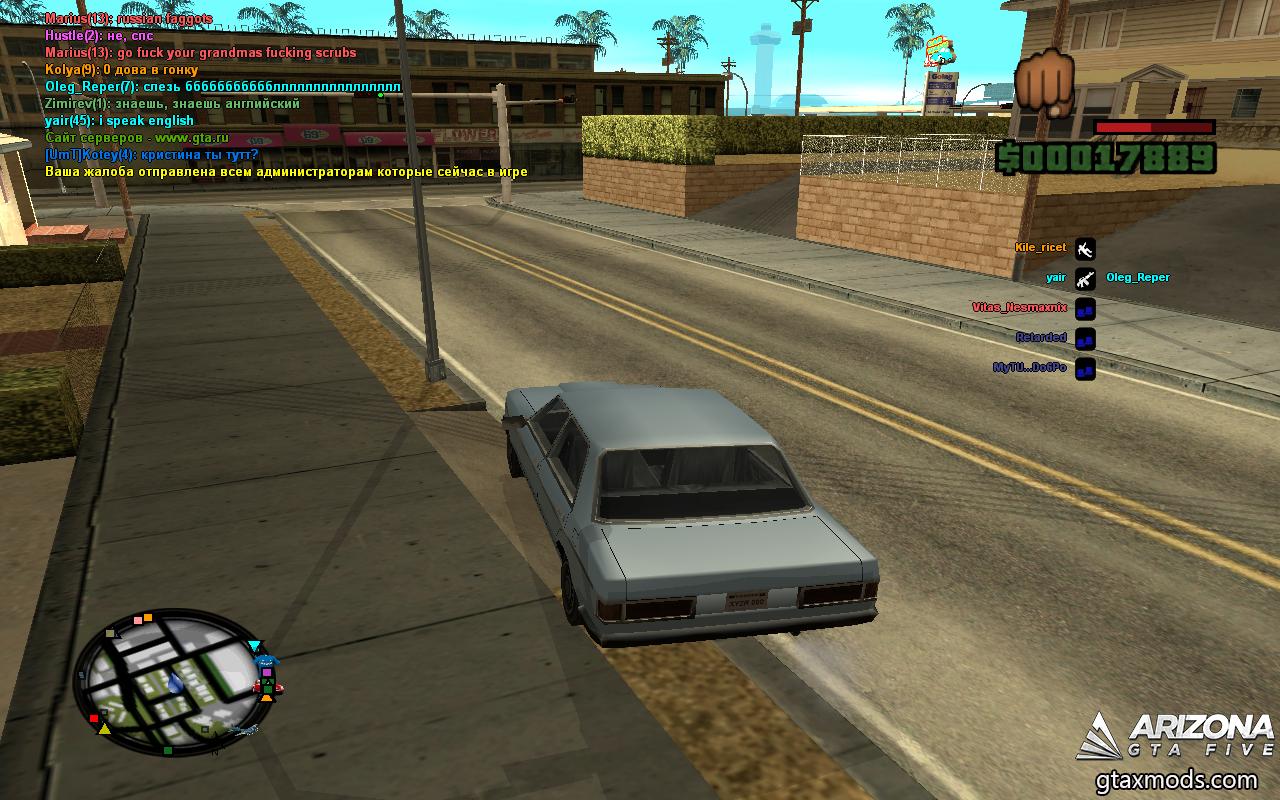Click the Vitas_Nesmaxnix kill feed row
Screen dimensions: 1280x800
point(1019,308)
